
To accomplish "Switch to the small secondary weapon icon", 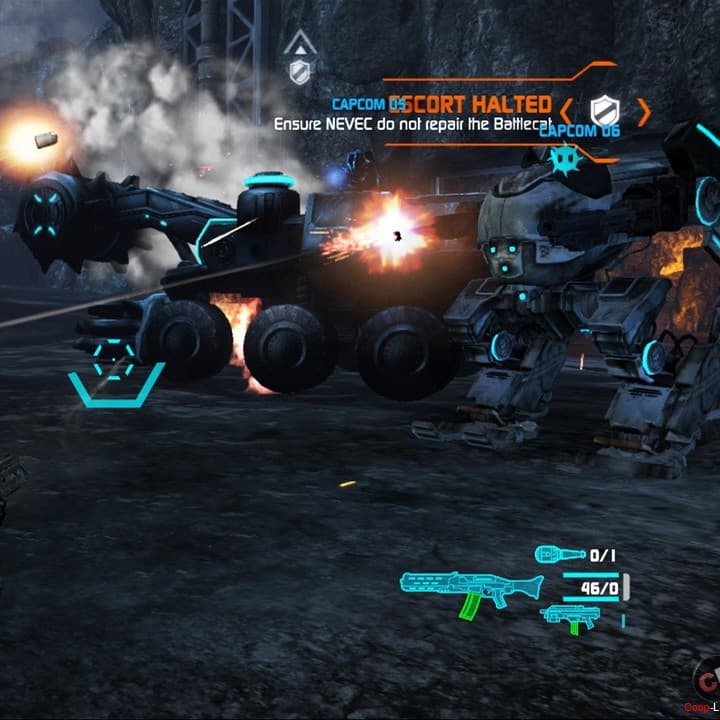I will tap(570, 617).
